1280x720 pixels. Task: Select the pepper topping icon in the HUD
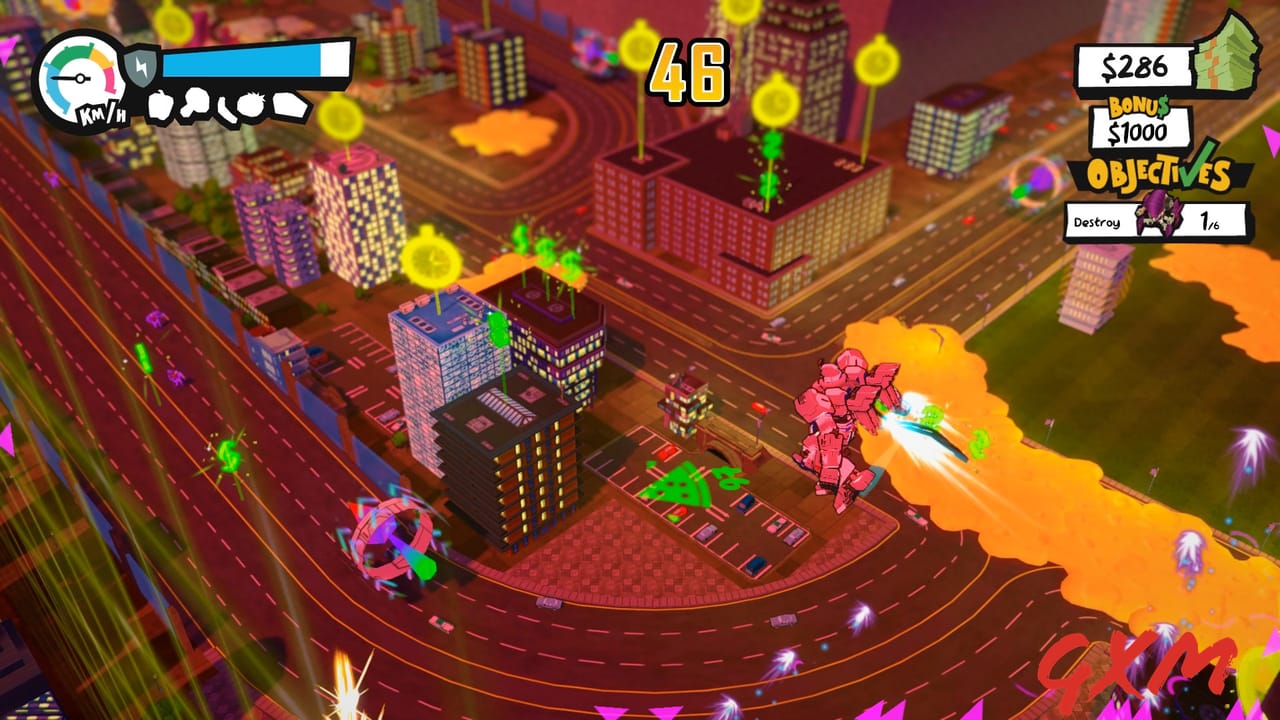[x=159, y=104]
